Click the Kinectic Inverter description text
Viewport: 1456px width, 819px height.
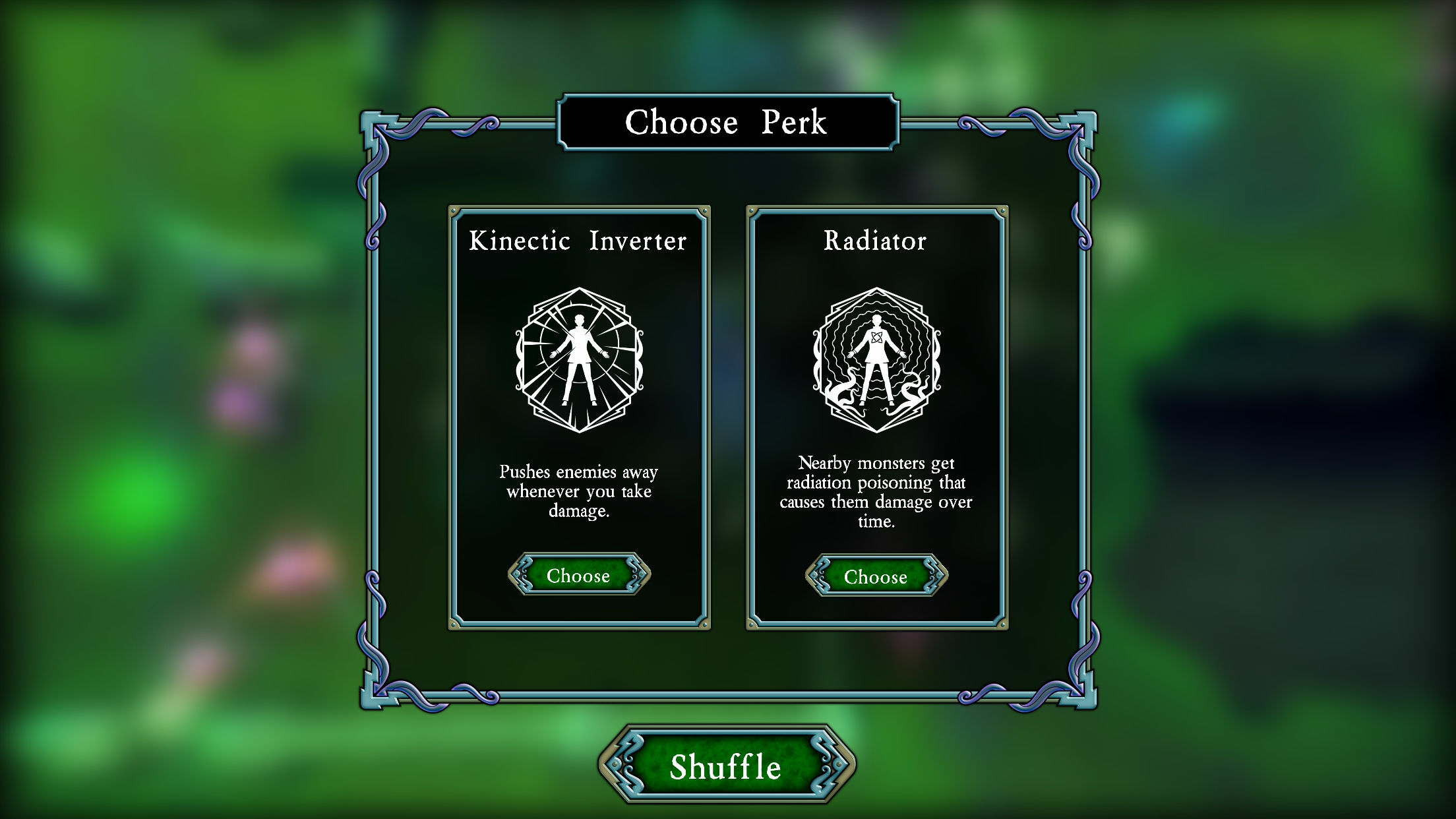(578, 491)
